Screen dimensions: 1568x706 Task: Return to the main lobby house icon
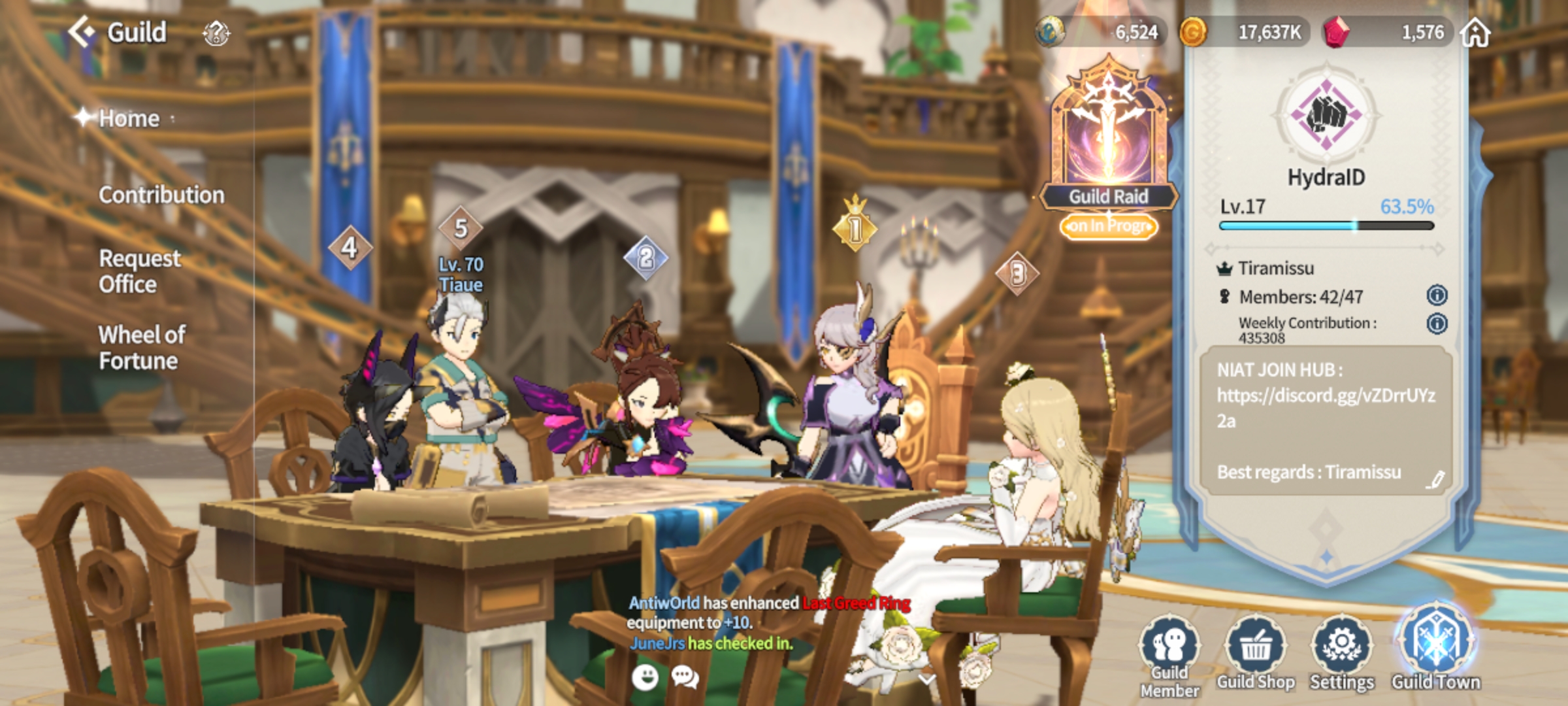[1475, 33]
